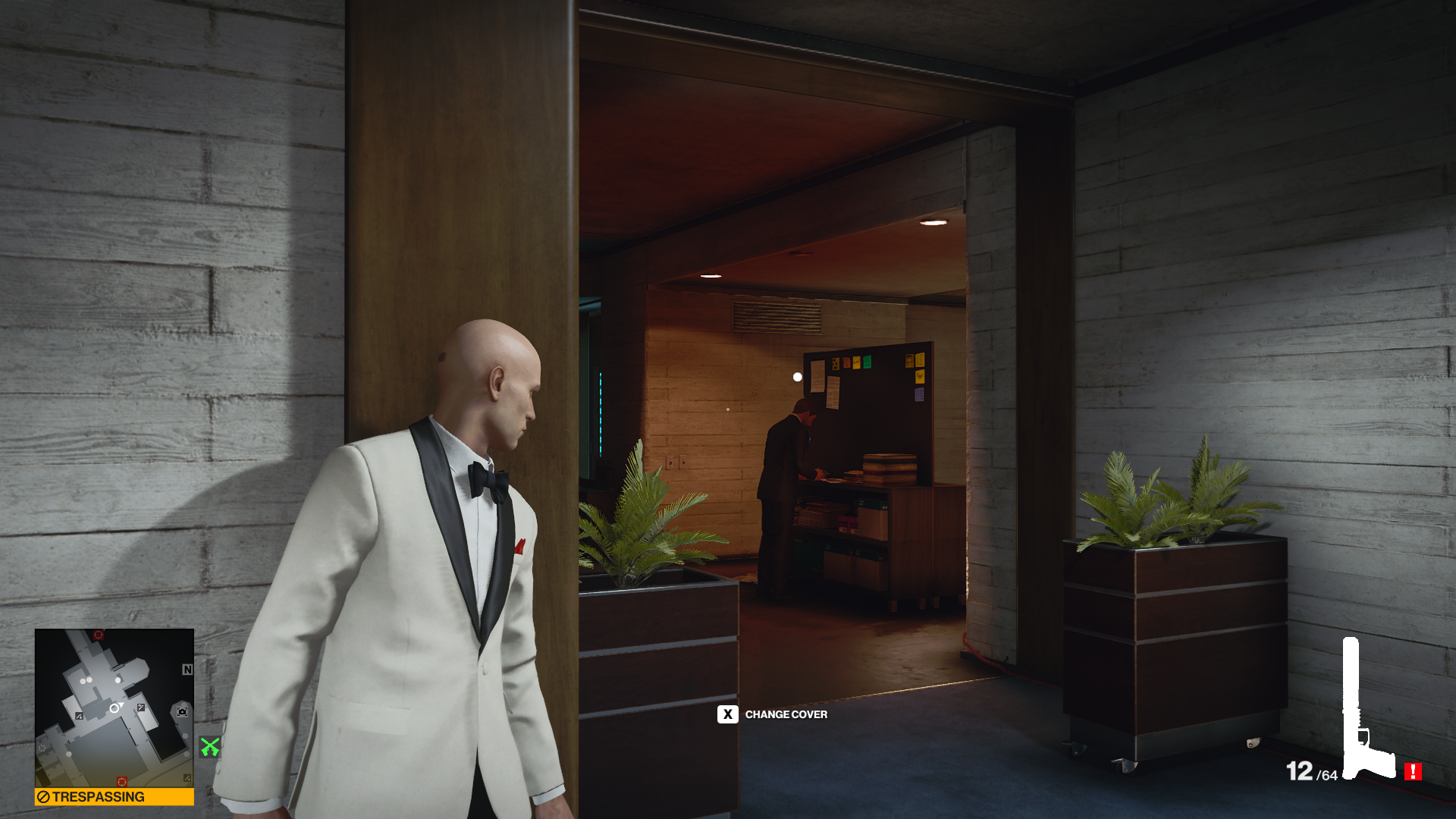This screenshot has width=1456, height=819.
Task: Click the stairs icon right of the player marker
Action: pyautogui.click(x=140, y=708)
